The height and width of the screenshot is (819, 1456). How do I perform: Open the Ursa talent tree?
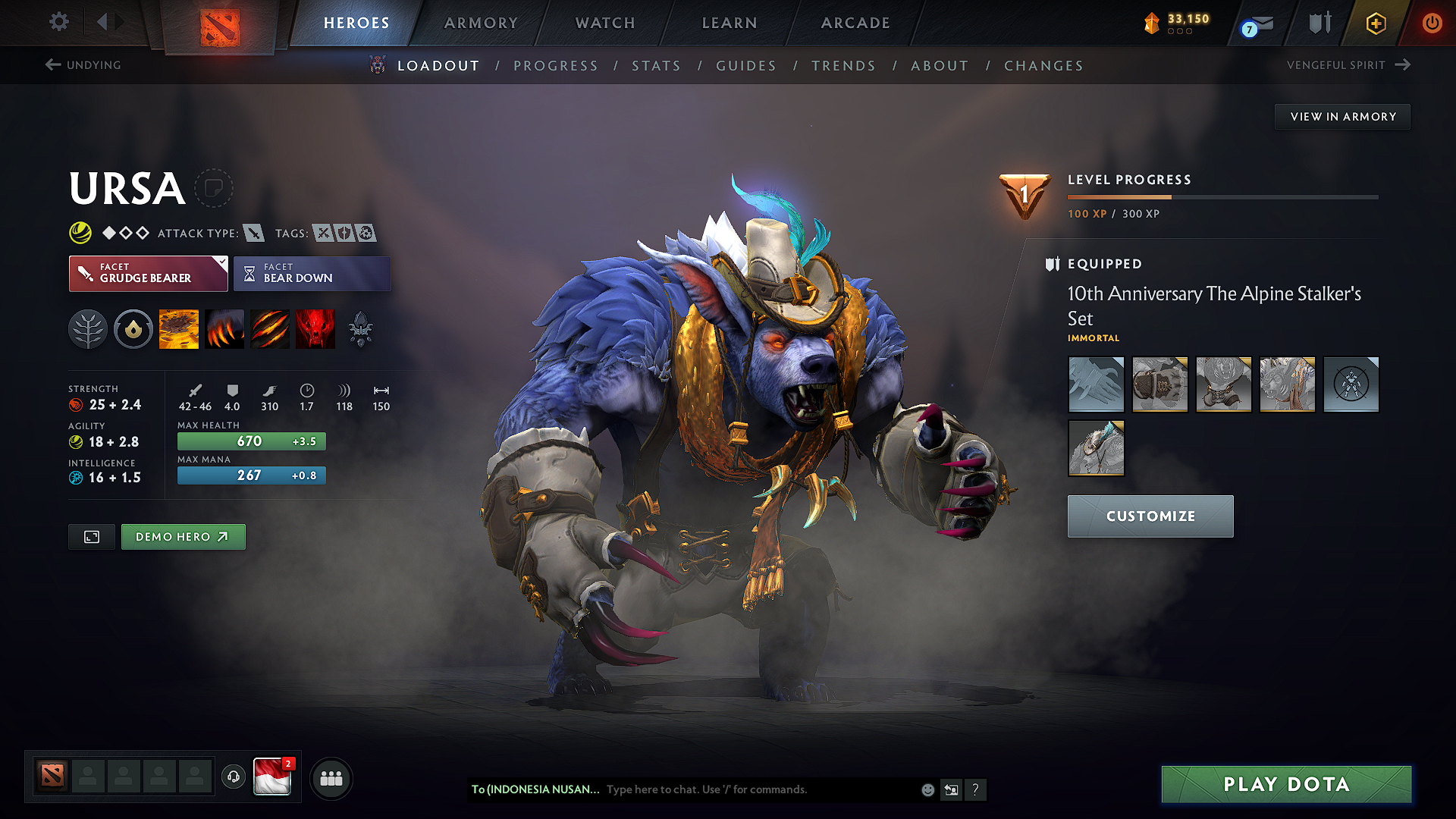[88, 328]
